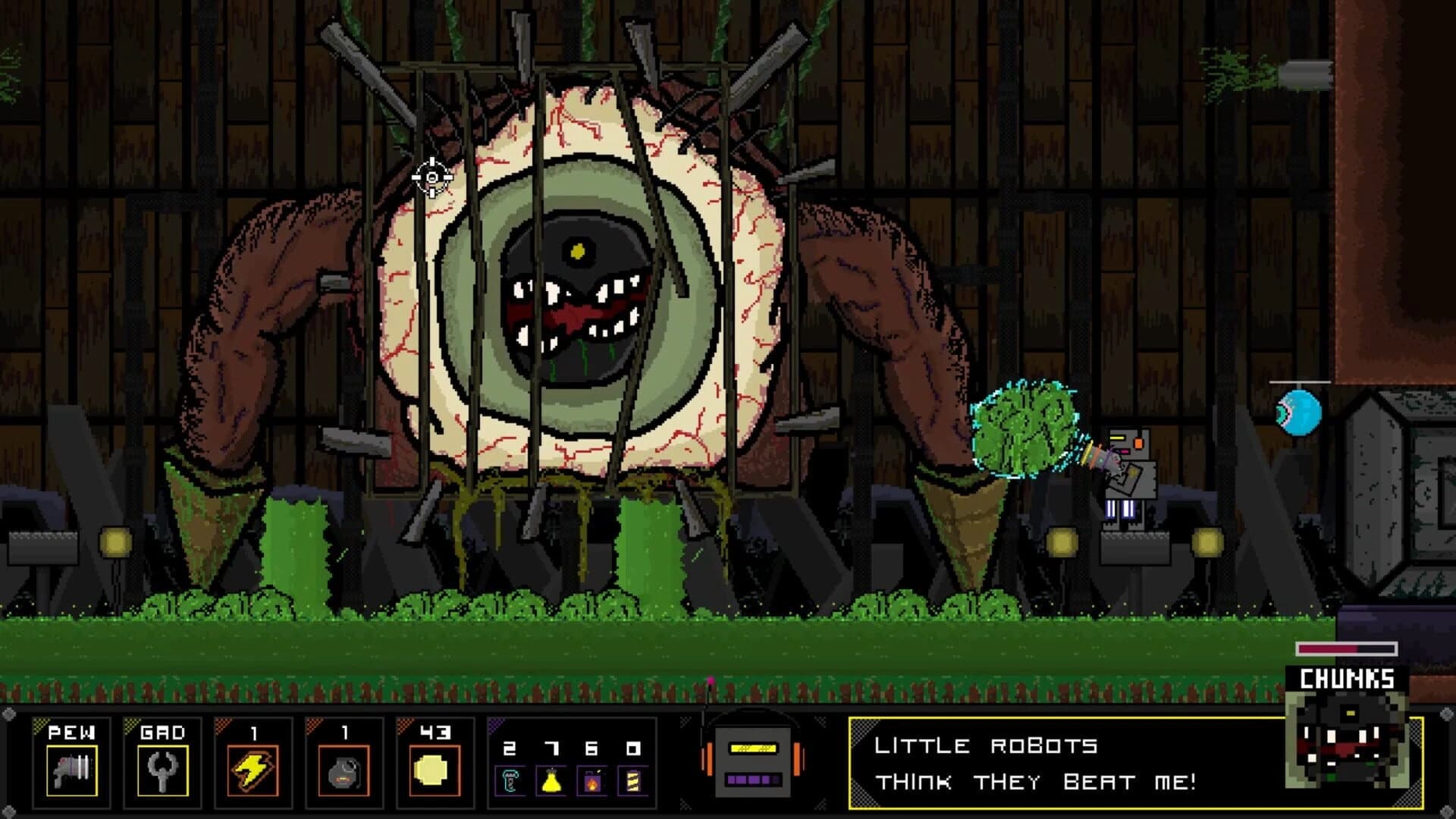Click the dialogue text 'LITTLE ROBOTS'

coord(986,745)
